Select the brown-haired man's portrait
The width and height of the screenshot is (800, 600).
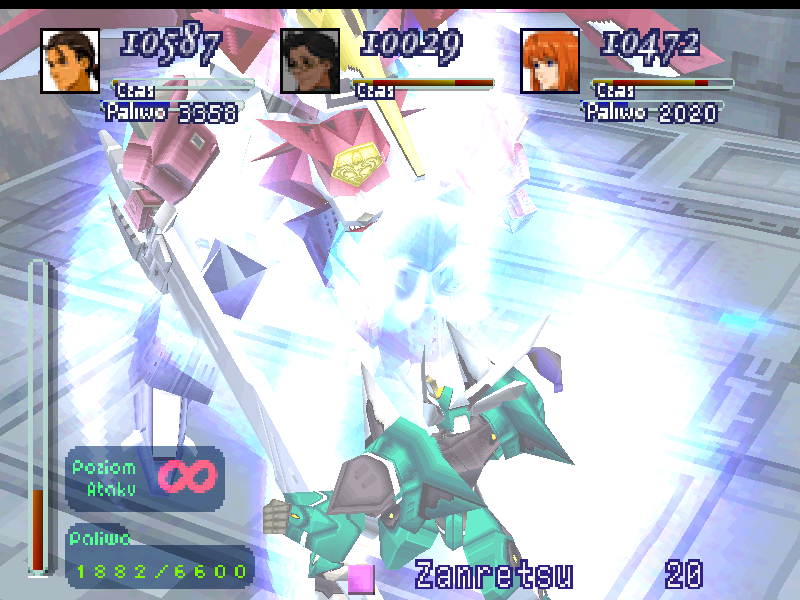coord(70,60)
